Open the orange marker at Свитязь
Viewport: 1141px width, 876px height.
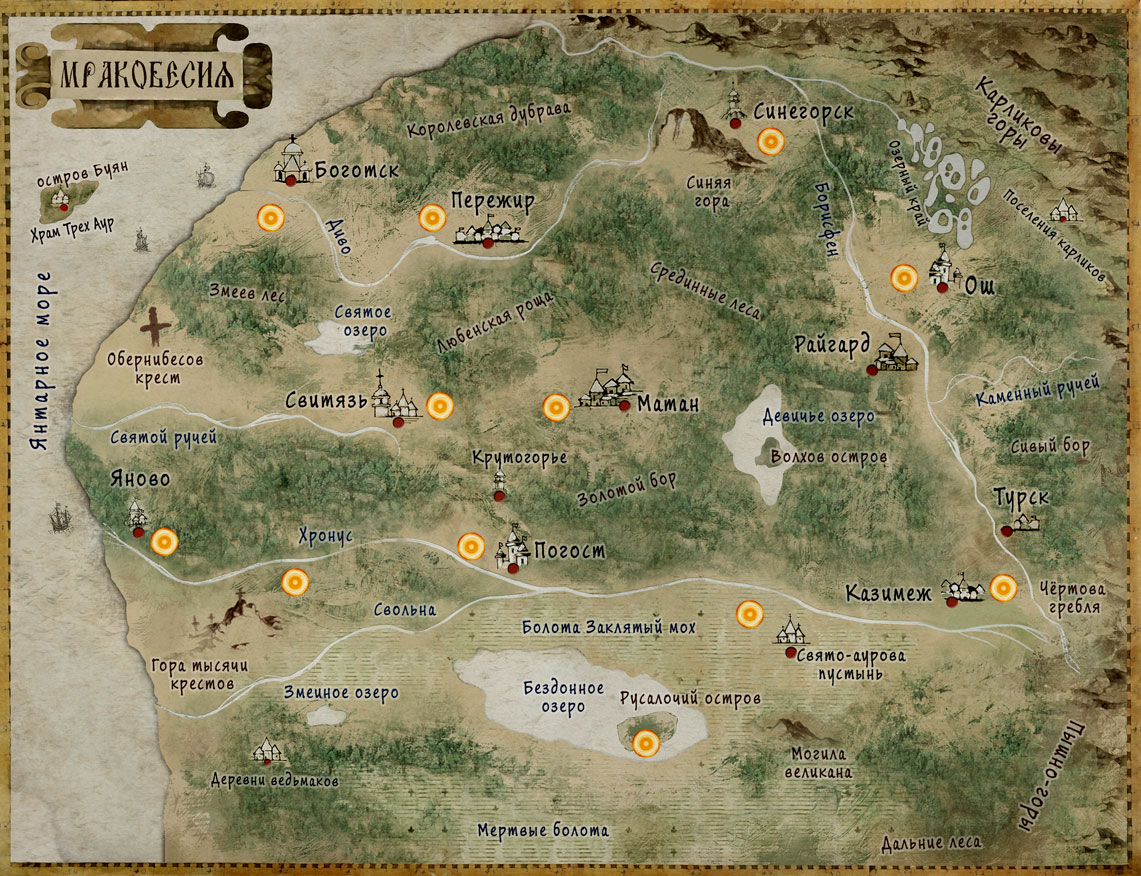(440, 406)
